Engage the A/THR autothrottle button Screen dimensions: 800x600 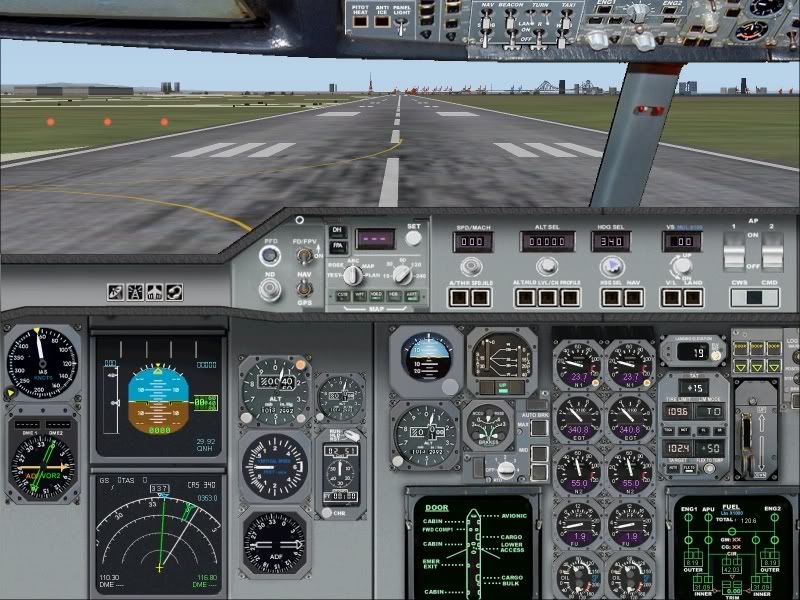(458, 296)
